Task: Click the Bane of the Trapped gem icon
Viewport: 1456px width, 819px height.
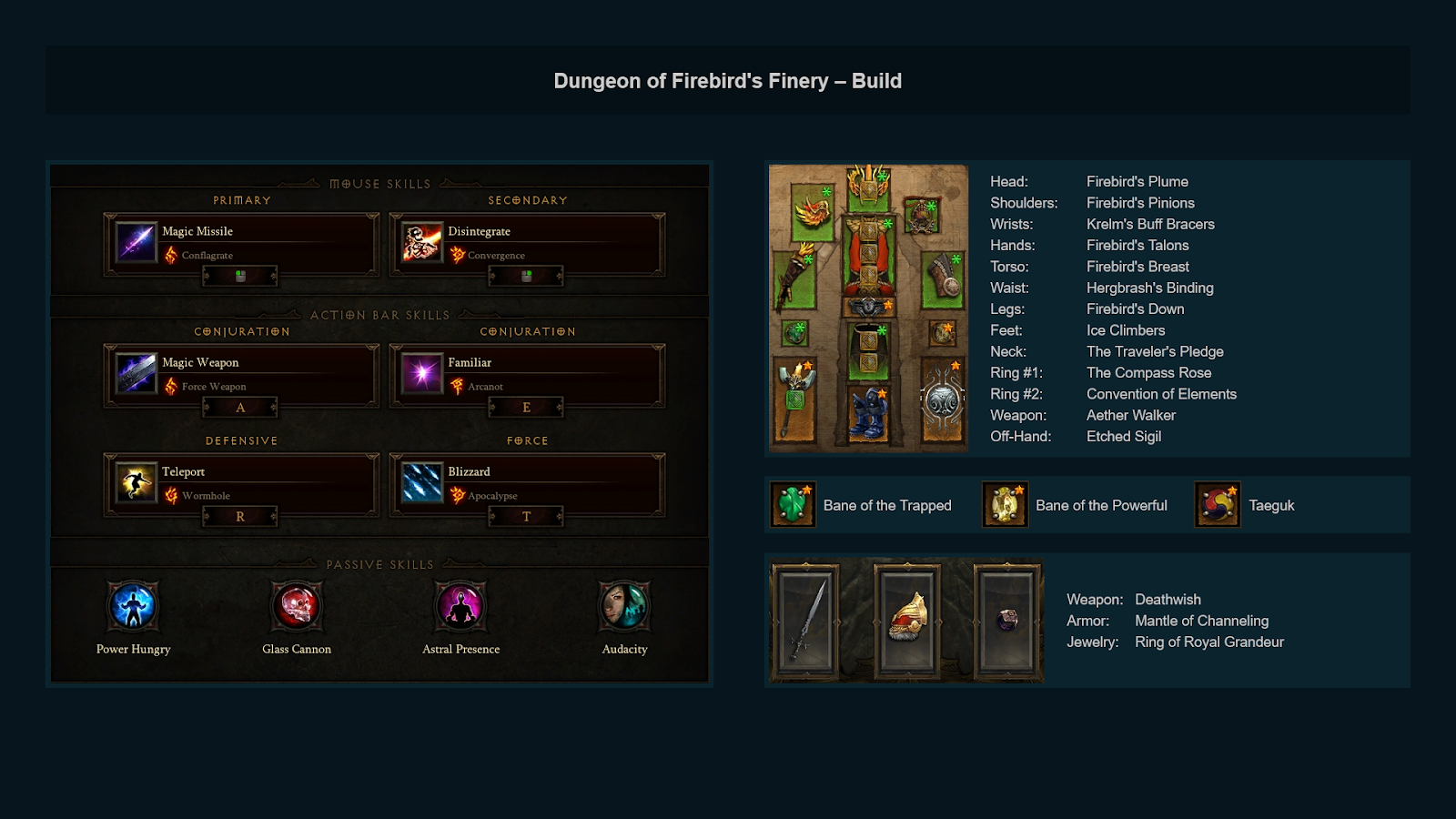Action: pyautogui.click(x=791, y=504)
